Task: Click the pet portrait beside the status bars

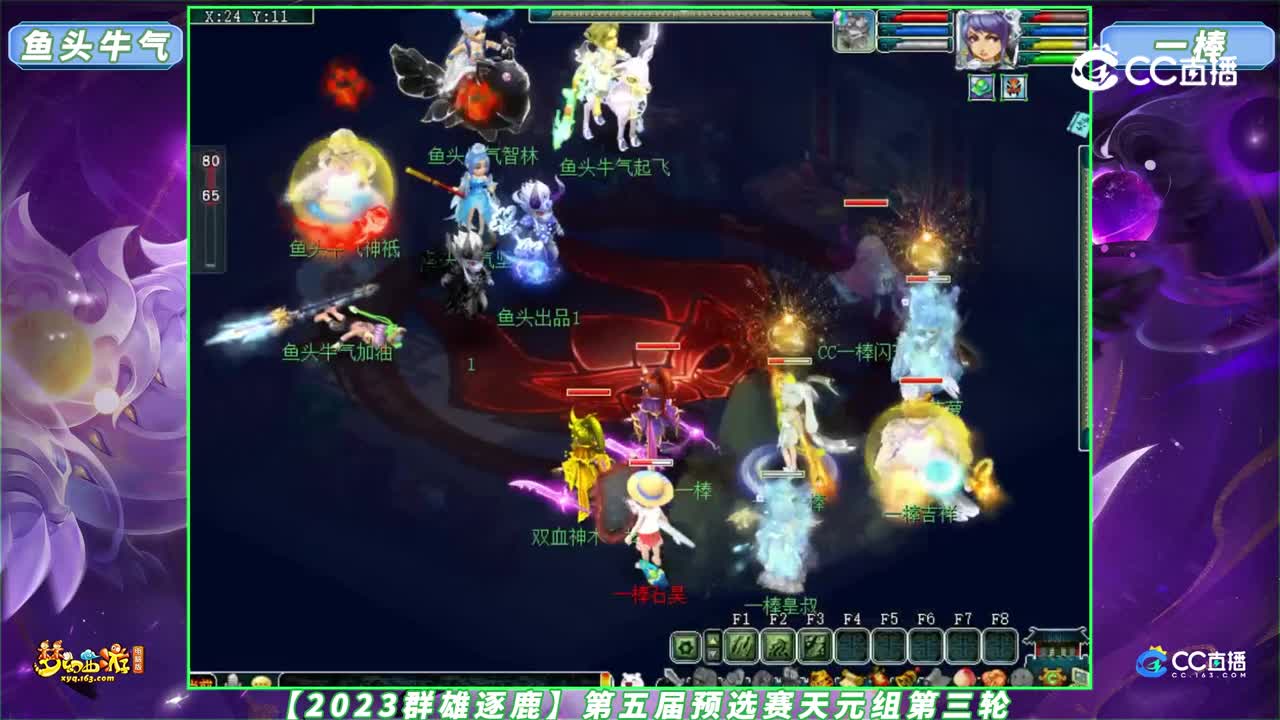Action: click(x=854, y=32)
